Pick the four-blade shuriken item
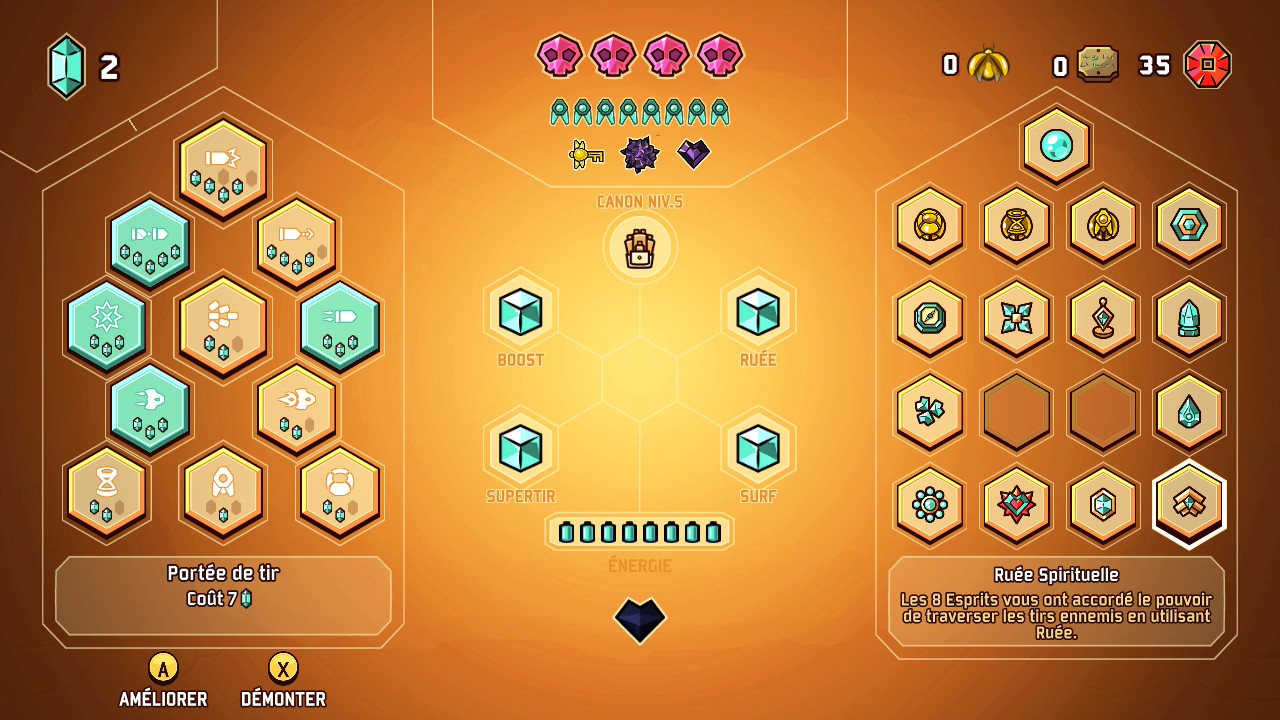Screen dimensions: 1280x720 pos(1016,318)
